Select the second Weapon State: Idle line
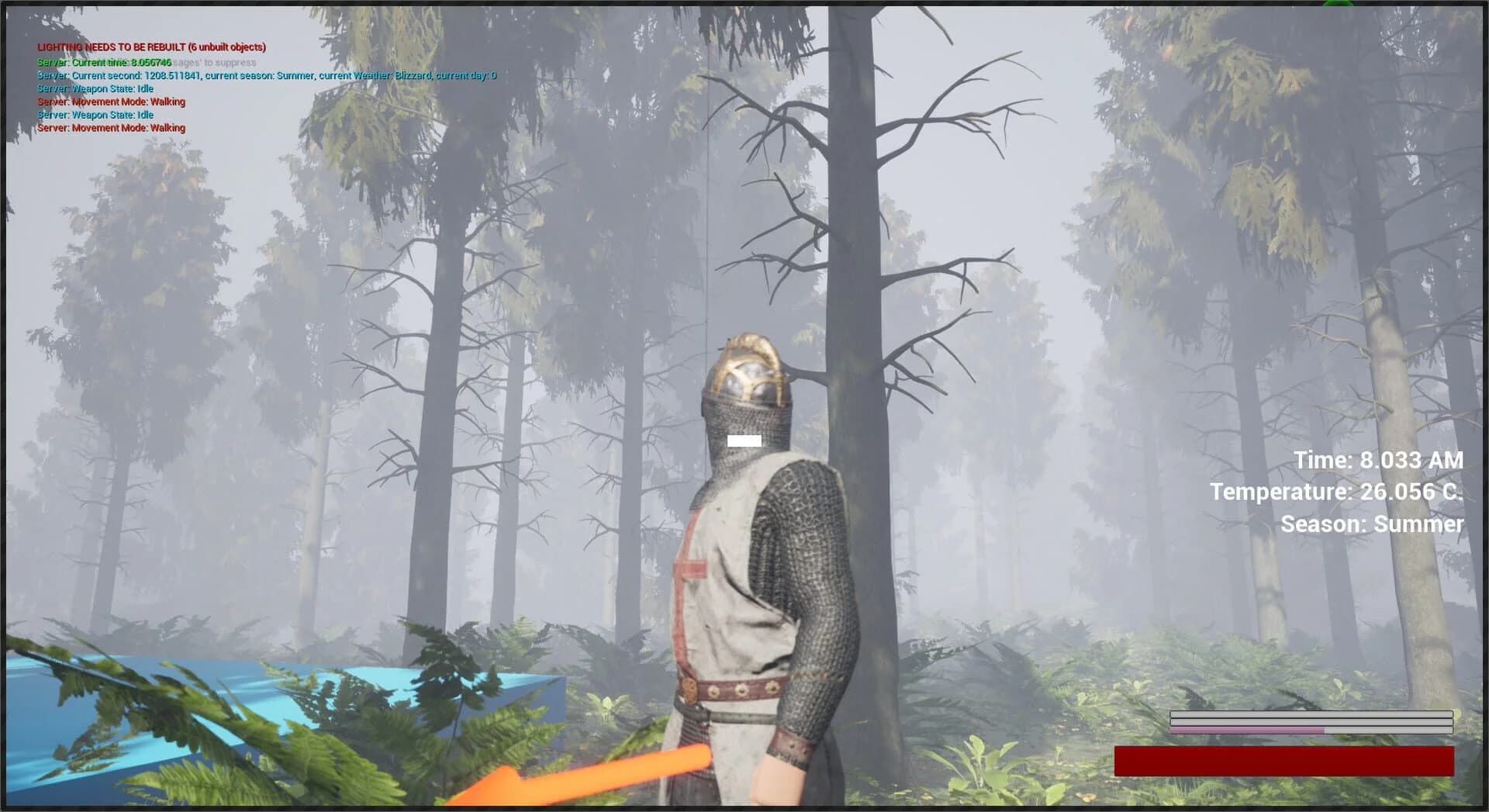Screen dimensions: 1489x812 point(95,114)
